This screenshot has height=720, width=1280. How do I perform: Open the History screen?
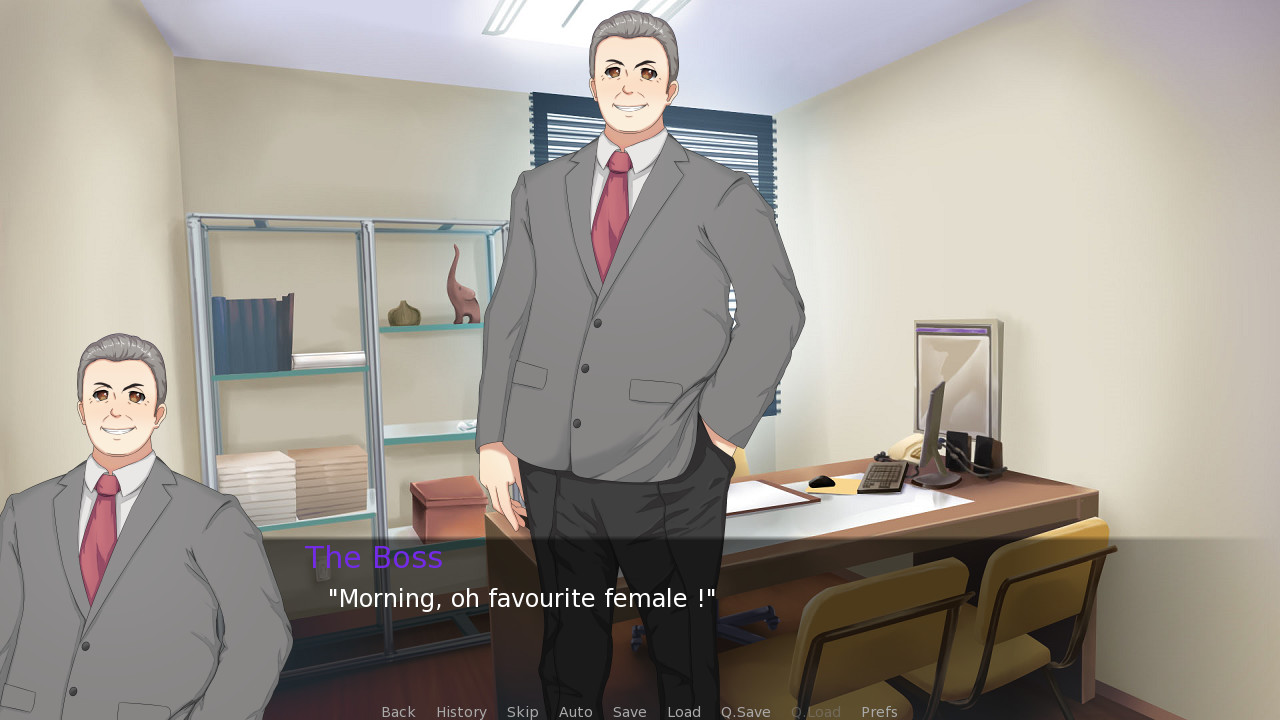[x=461, y=711]
